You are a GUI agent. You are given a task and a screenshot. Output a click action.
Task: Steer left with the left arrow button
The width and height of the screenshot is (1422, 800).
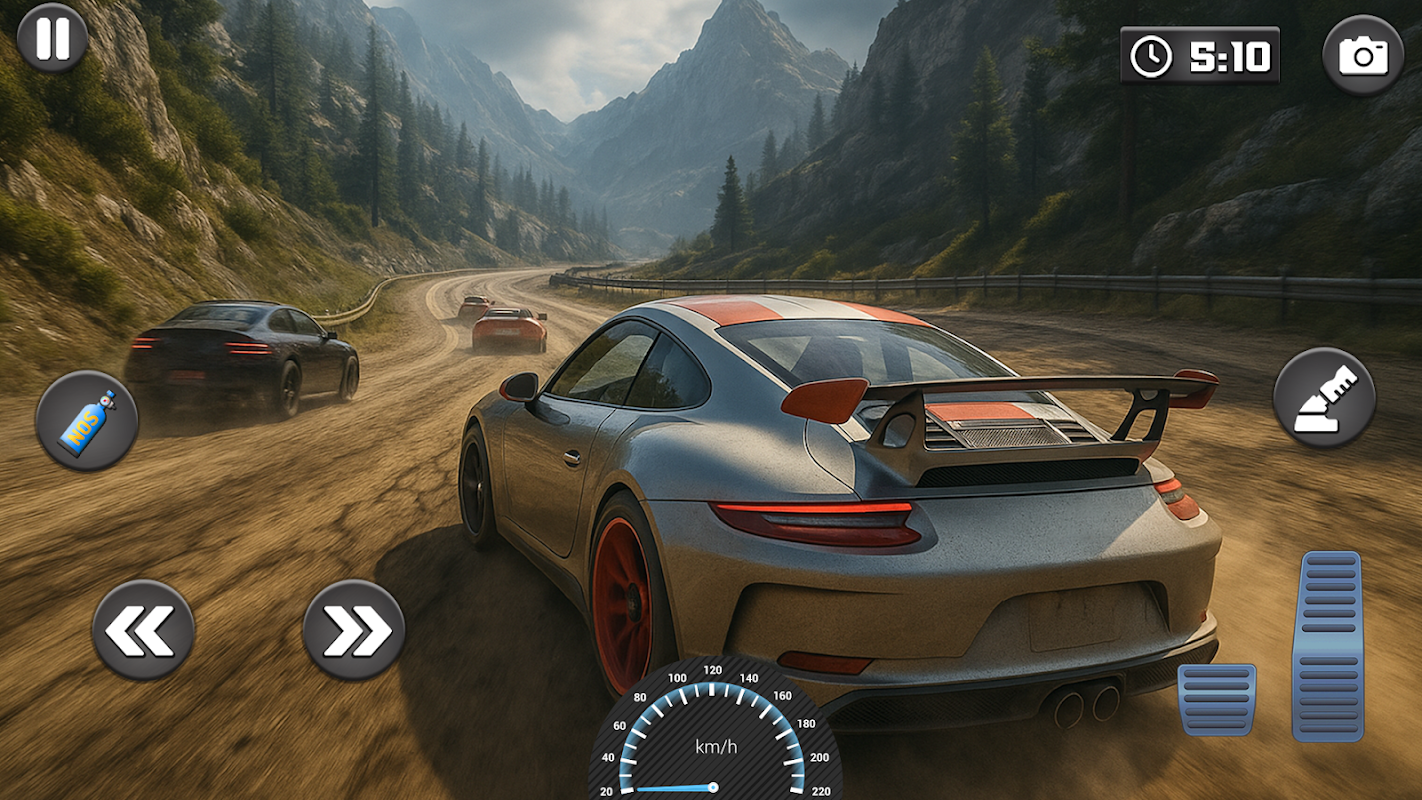tap(143, 631)
